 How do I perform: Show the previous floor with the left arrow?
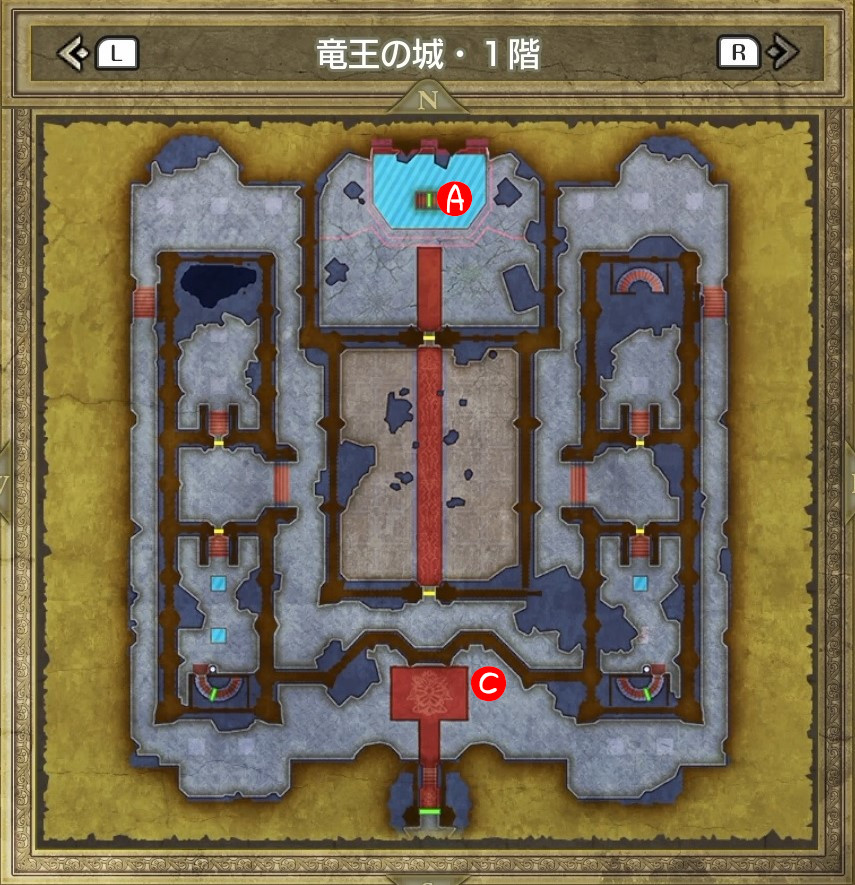72,53
